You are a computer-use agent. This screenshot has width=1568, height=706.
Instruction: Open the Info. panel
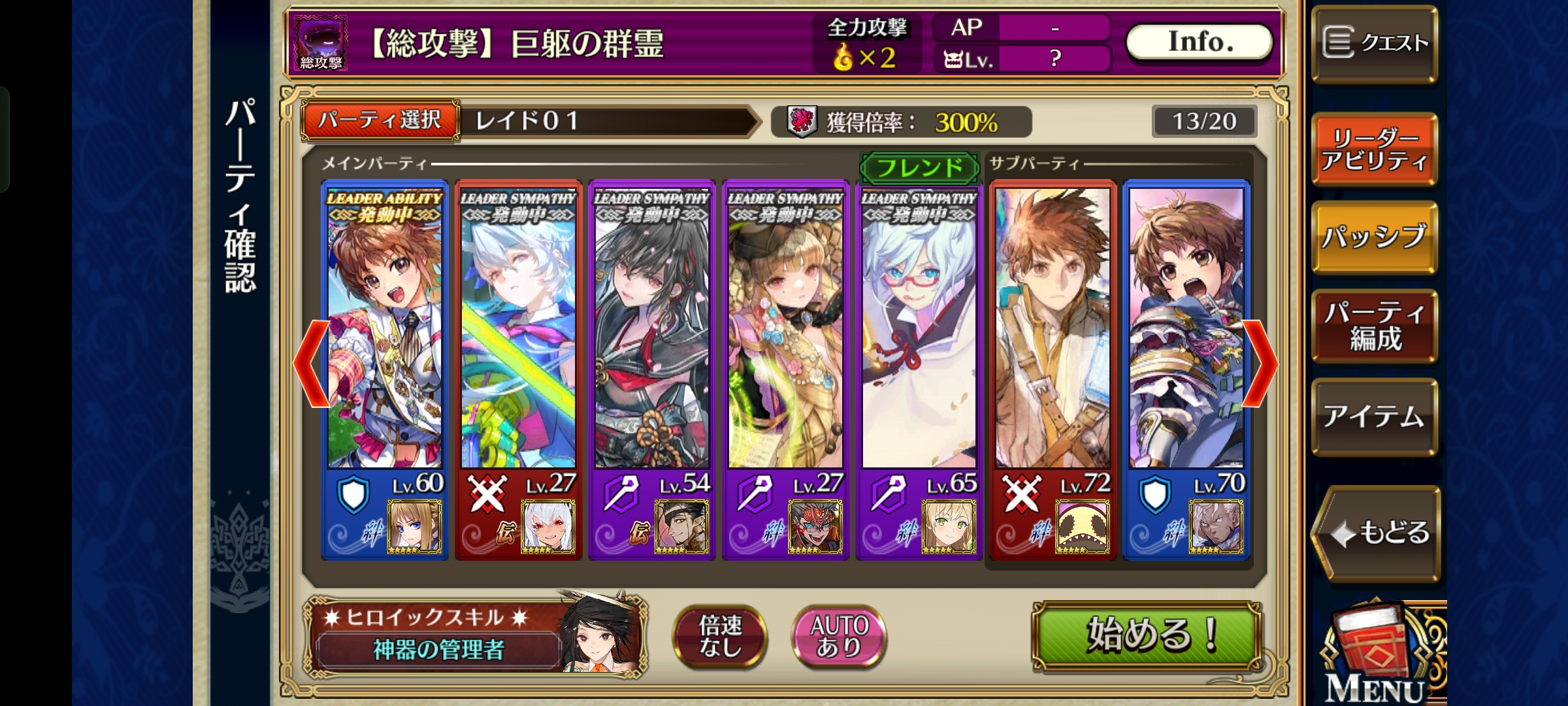[x=1200, y=42]
